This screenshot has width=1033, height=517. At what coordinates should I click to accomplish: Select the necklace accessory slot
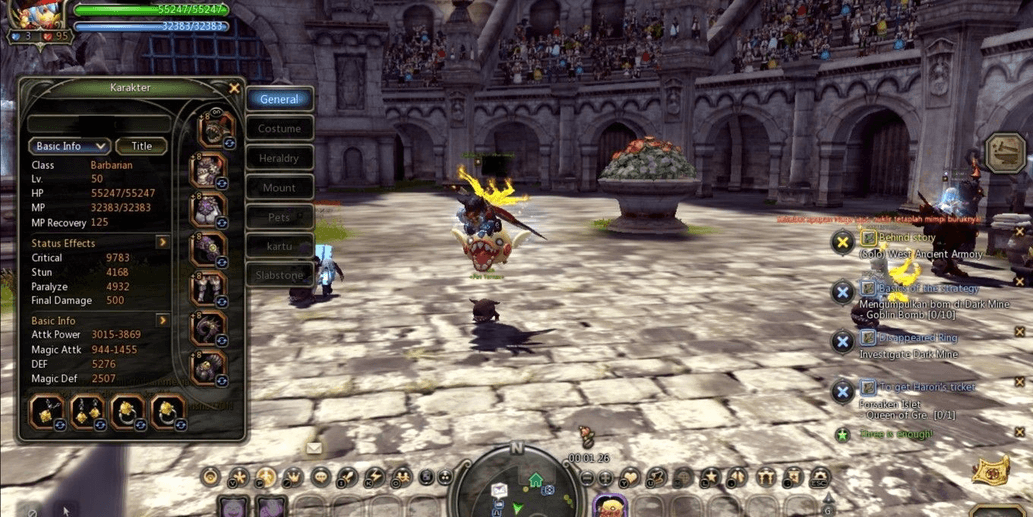click(x=46, y=411)
